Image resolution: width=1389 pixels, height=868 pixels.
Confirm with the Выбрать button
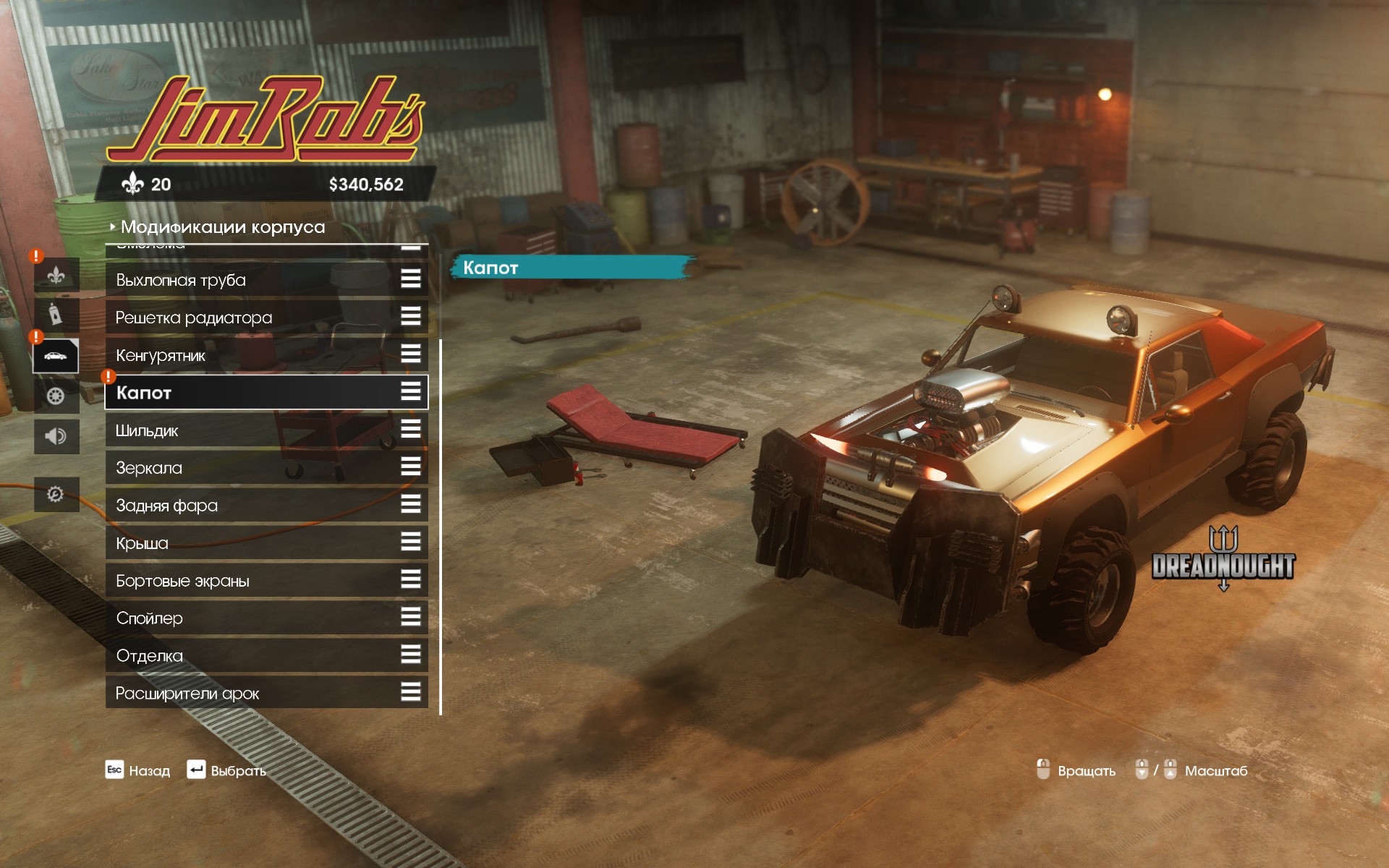click(x=226, y=770)
